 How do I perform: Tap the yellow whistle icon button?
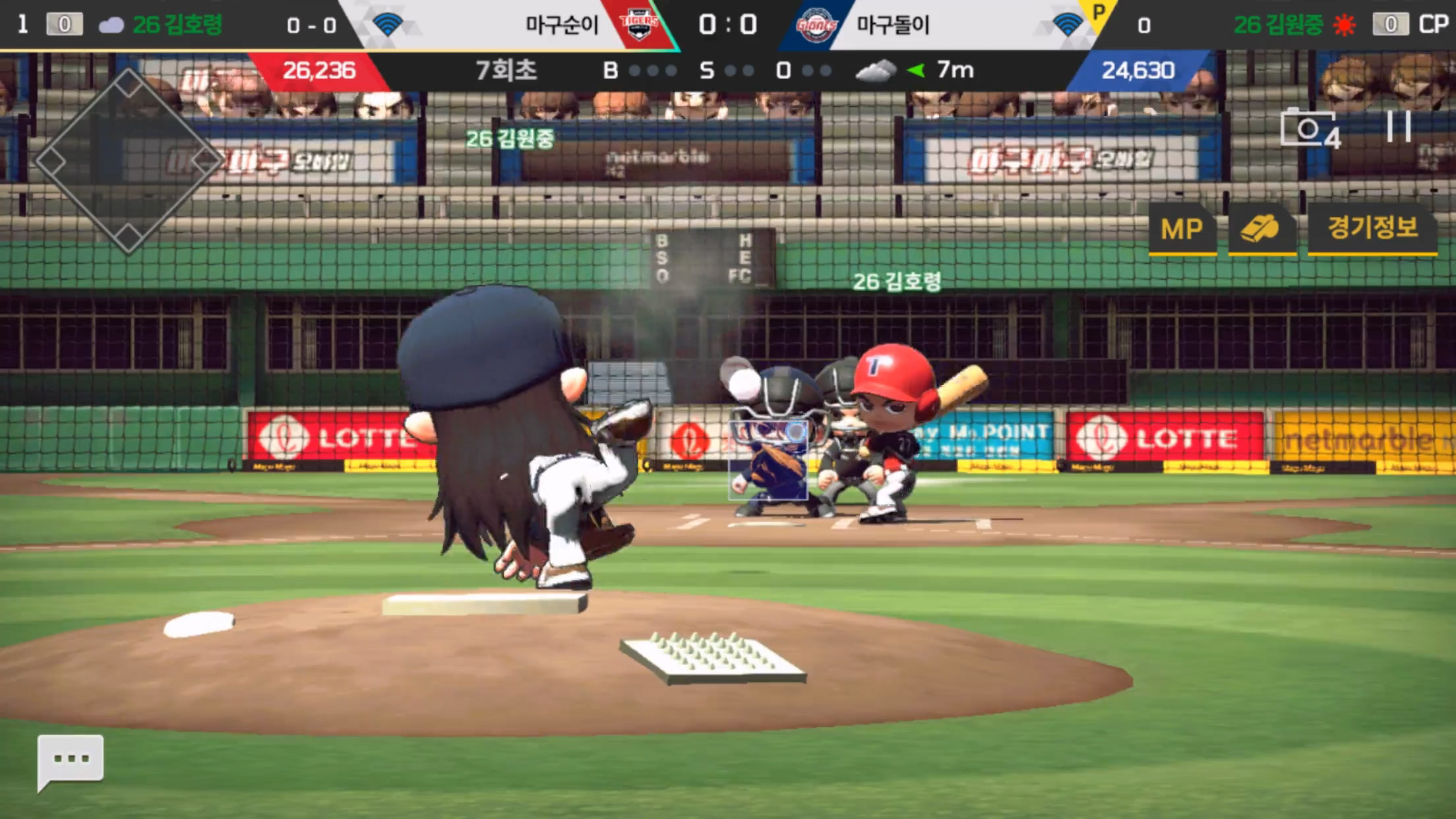pyautogui.click(x=1261, y=229)
